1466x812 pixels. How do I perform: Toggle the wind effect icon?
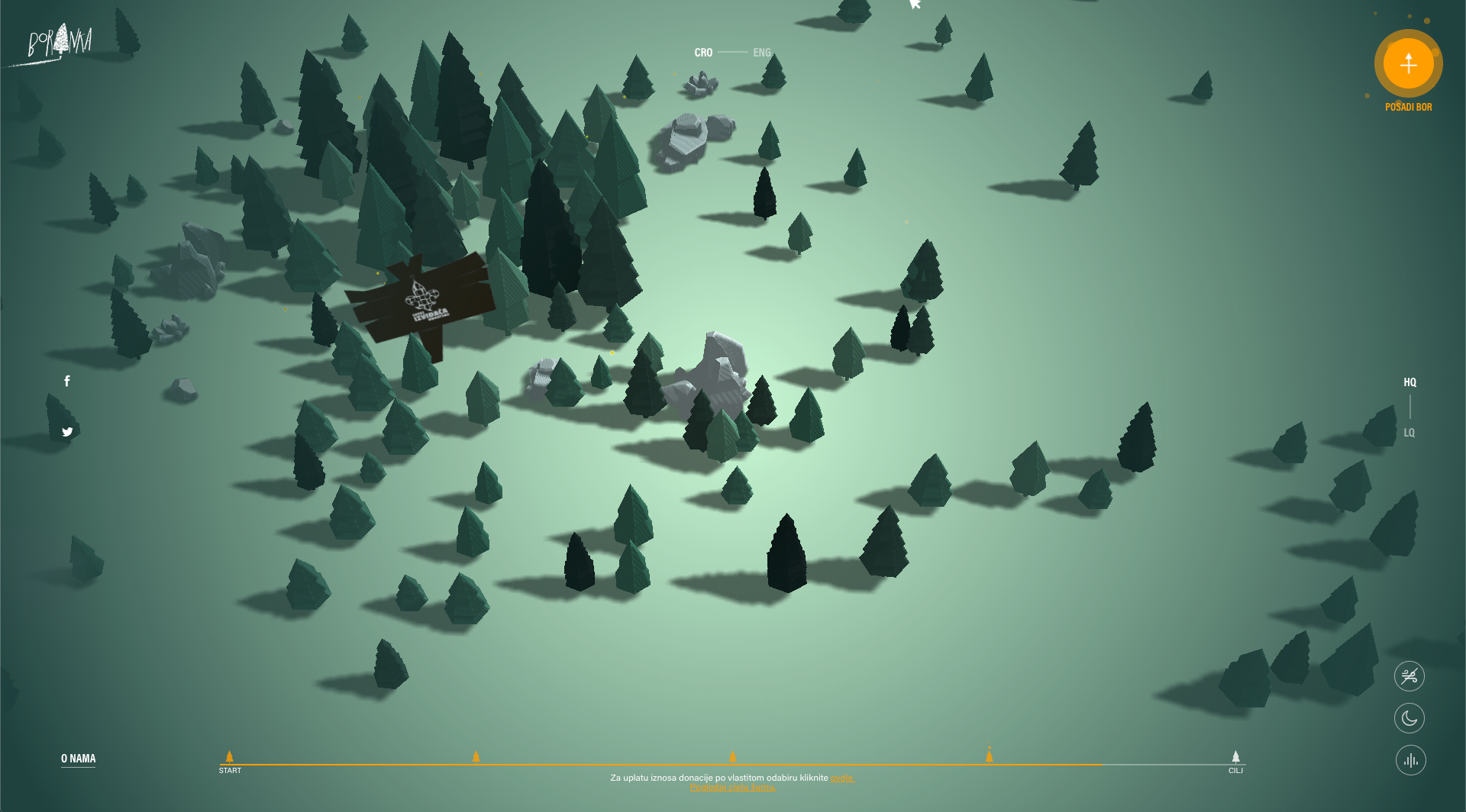point(1409,676)
